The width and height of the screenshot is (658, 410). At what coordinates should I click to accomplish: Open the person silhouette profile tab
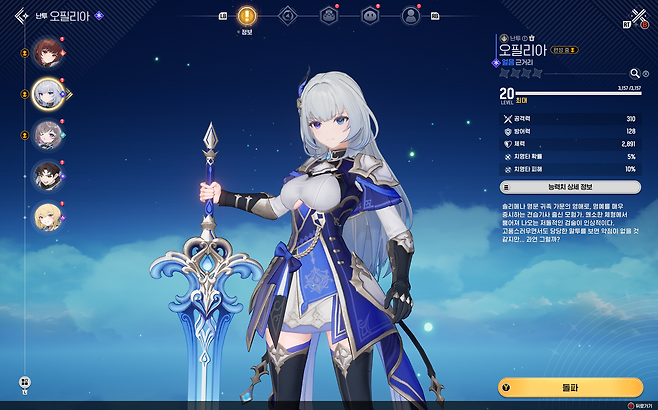410,15
